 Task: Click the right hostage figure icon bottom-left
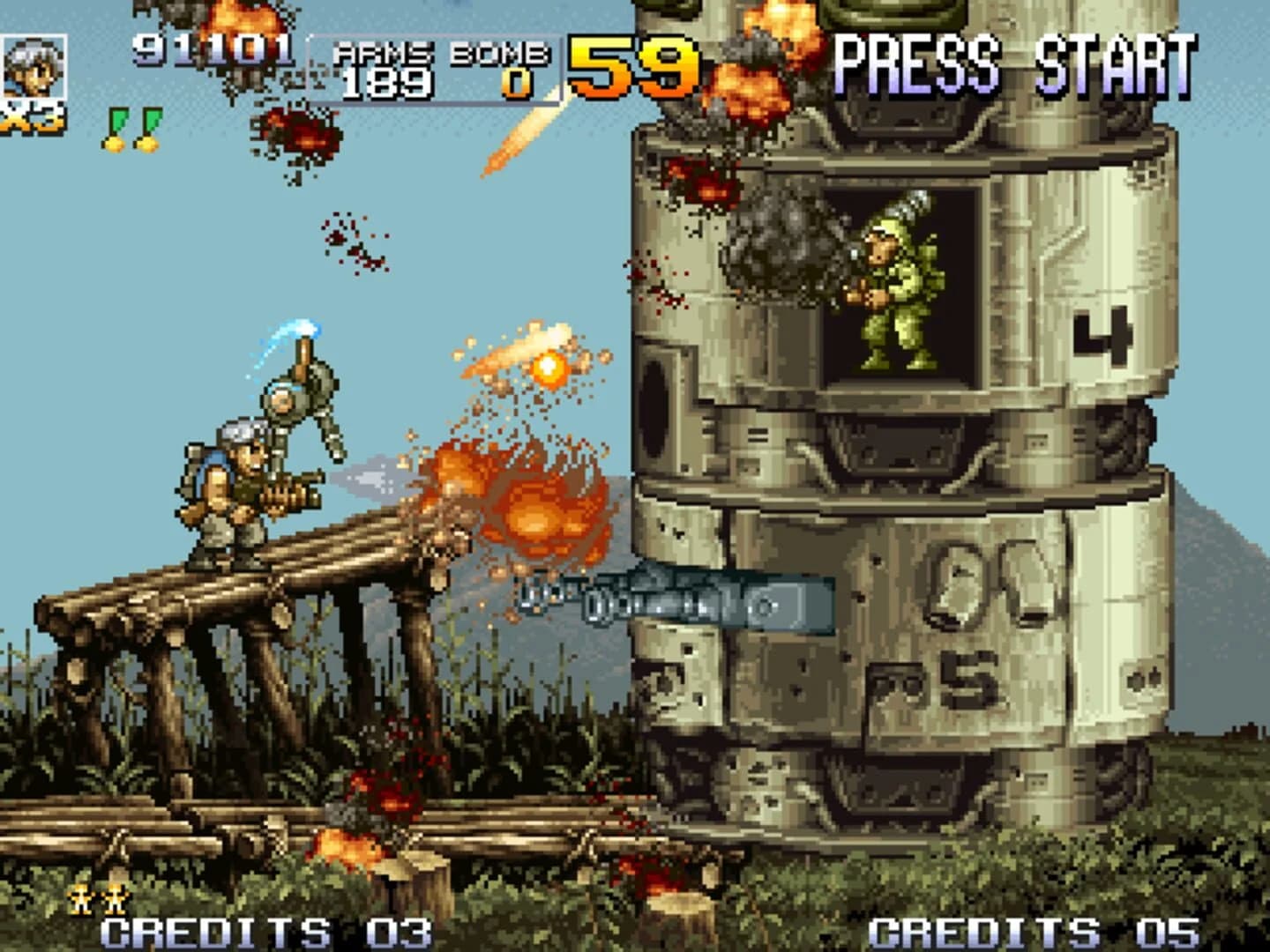(115, 896)
